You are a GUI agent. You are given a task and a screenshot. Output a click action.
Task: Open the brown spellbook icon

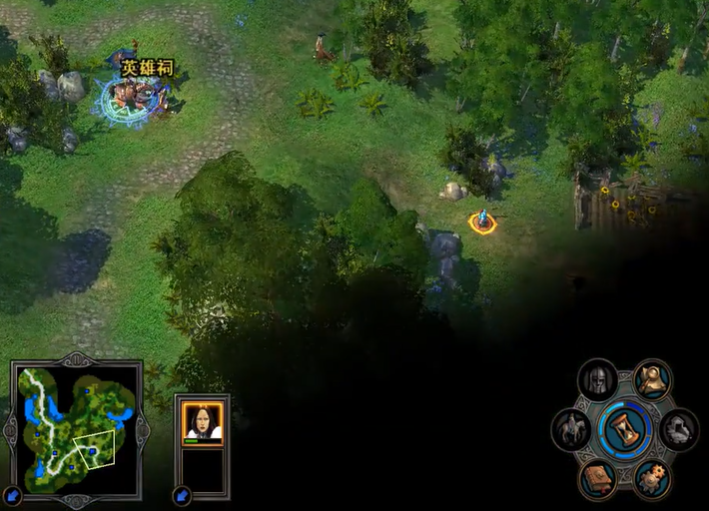click(x=598, y=479)
